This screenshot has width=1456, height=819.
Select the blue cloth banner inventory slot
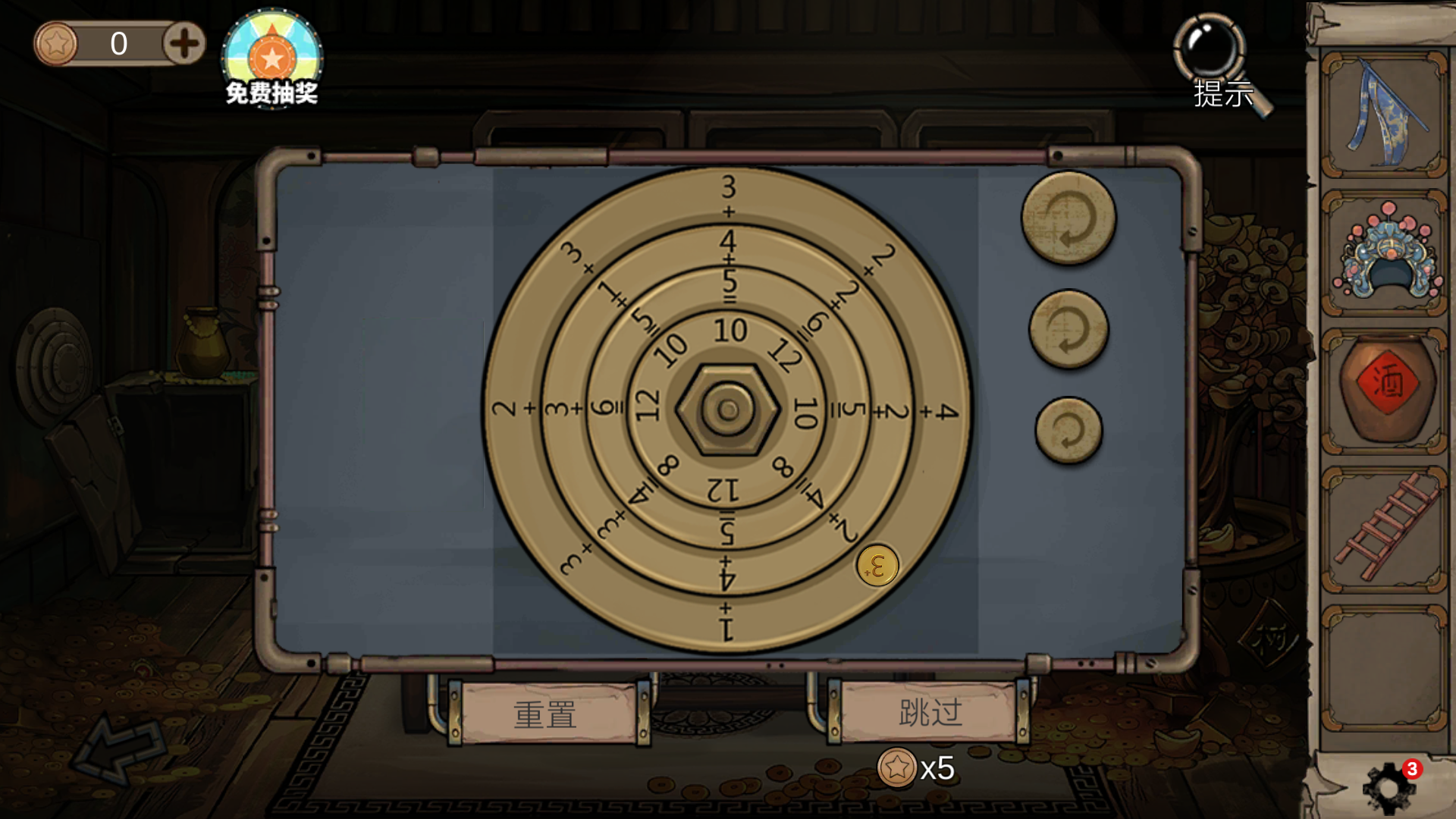pos(1385,115)
